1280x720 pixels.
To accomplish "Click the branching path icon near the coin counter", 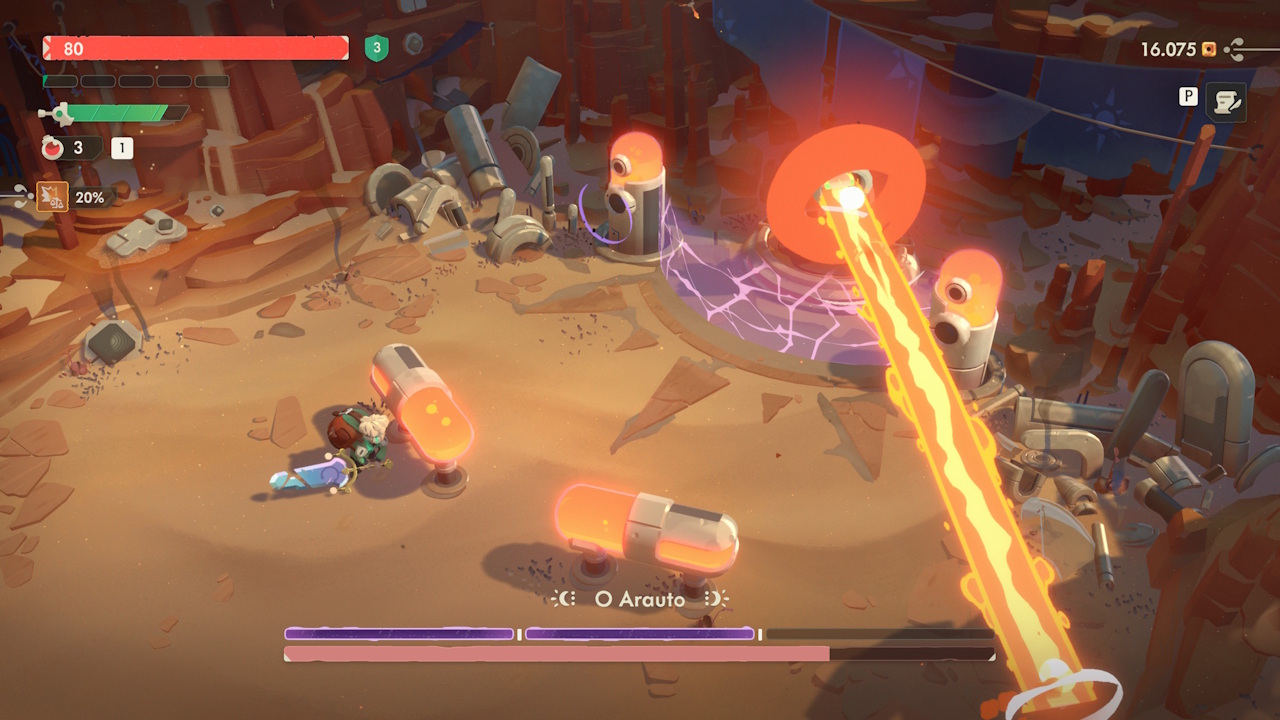I will click(x=1234, y=49).
